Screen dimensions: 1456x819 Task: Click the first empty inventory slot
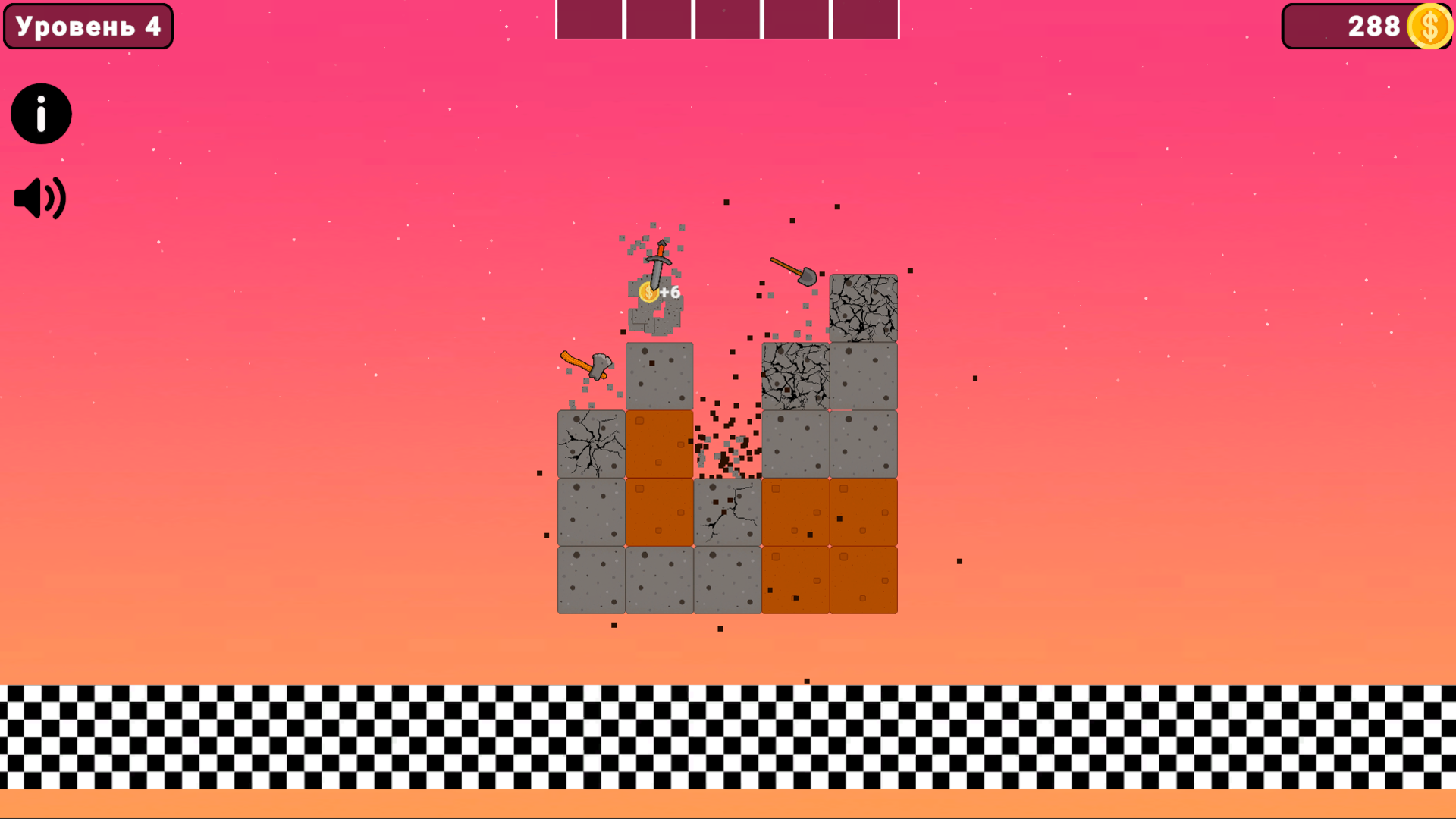[589, 20]
